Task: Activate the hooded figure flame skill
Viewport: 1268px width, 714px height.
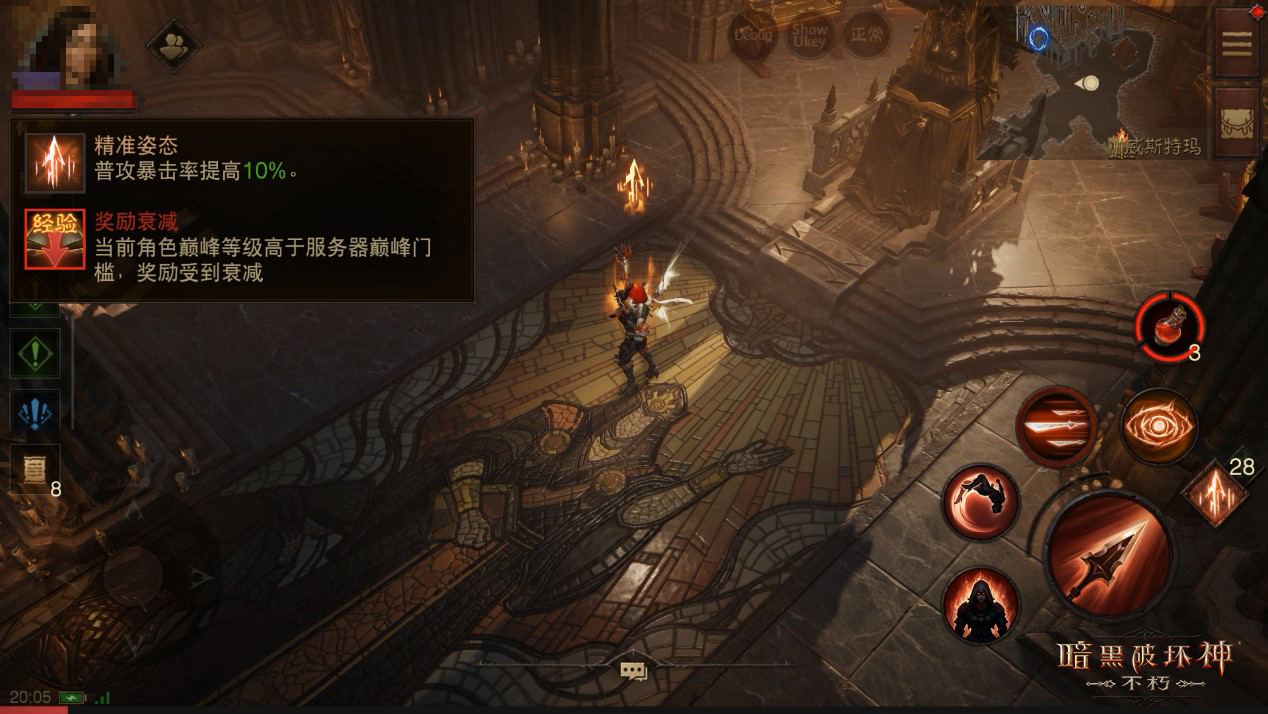Action: (981, 604)
